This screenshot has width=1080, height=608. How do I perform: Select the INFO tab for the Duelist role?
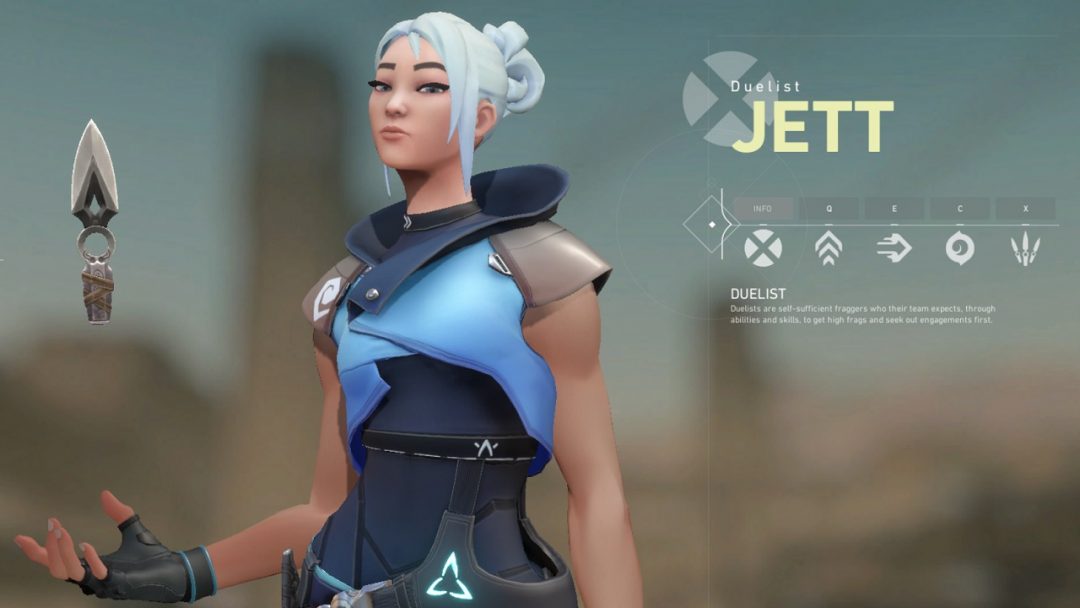(x=763, y=209)
